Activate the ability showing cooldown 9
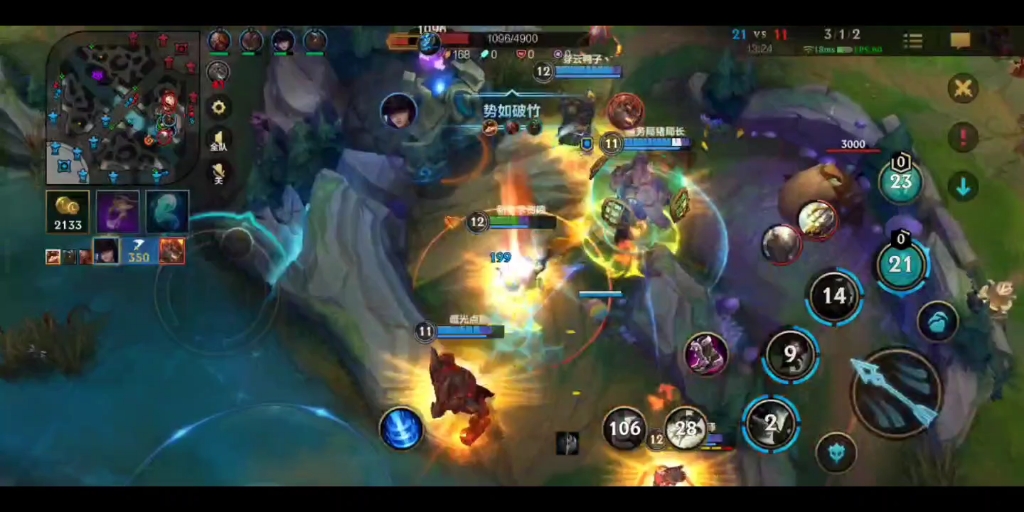This screenshot has height=512, width=1024. [790, 354]
